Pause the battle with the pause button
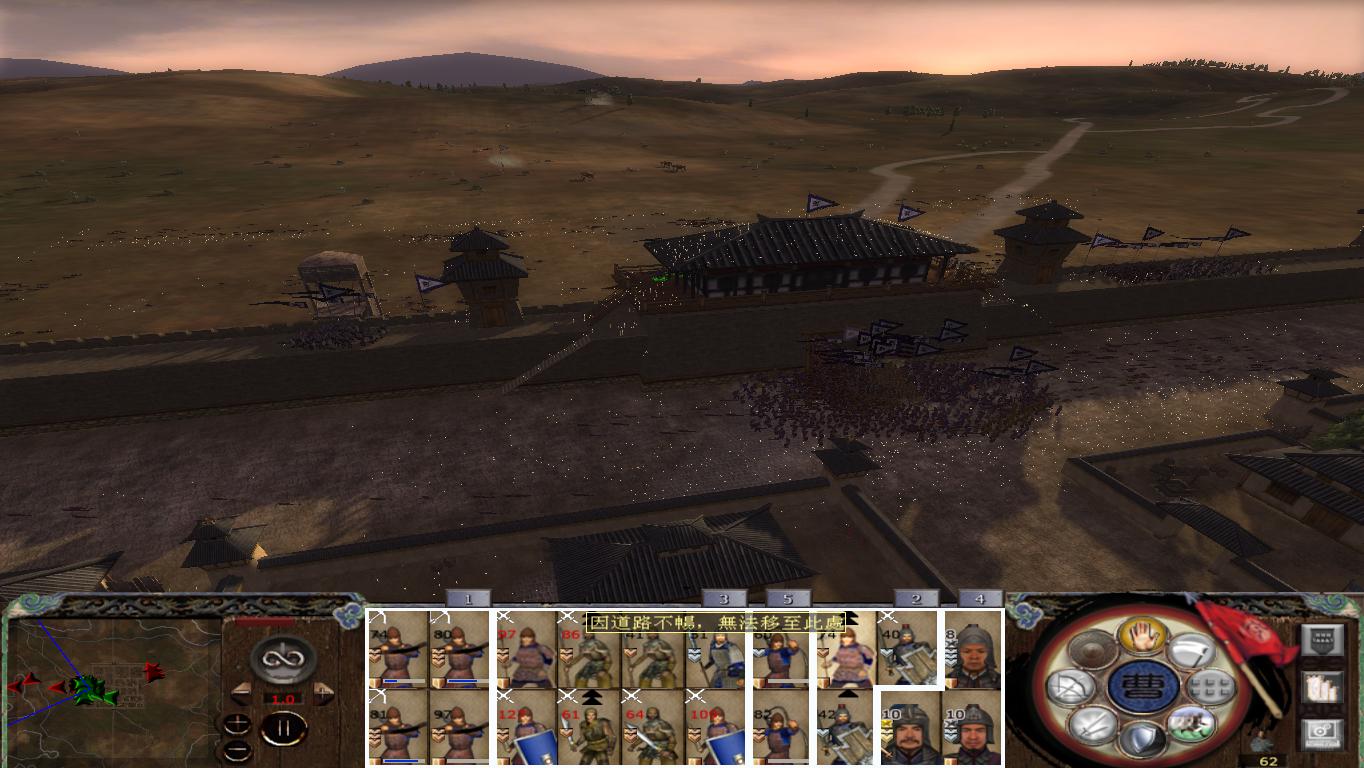Screen dimensions: 1364x768 pyautogui.click(x=286, y=727)
